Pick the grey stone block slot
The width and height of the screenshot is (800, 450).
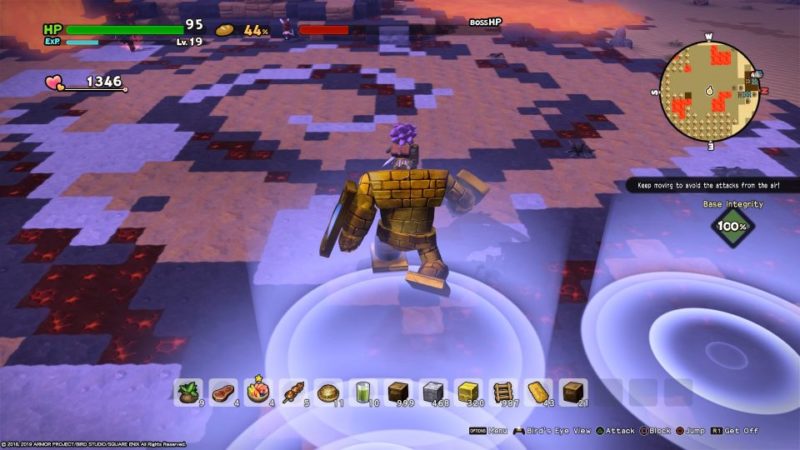433,392
